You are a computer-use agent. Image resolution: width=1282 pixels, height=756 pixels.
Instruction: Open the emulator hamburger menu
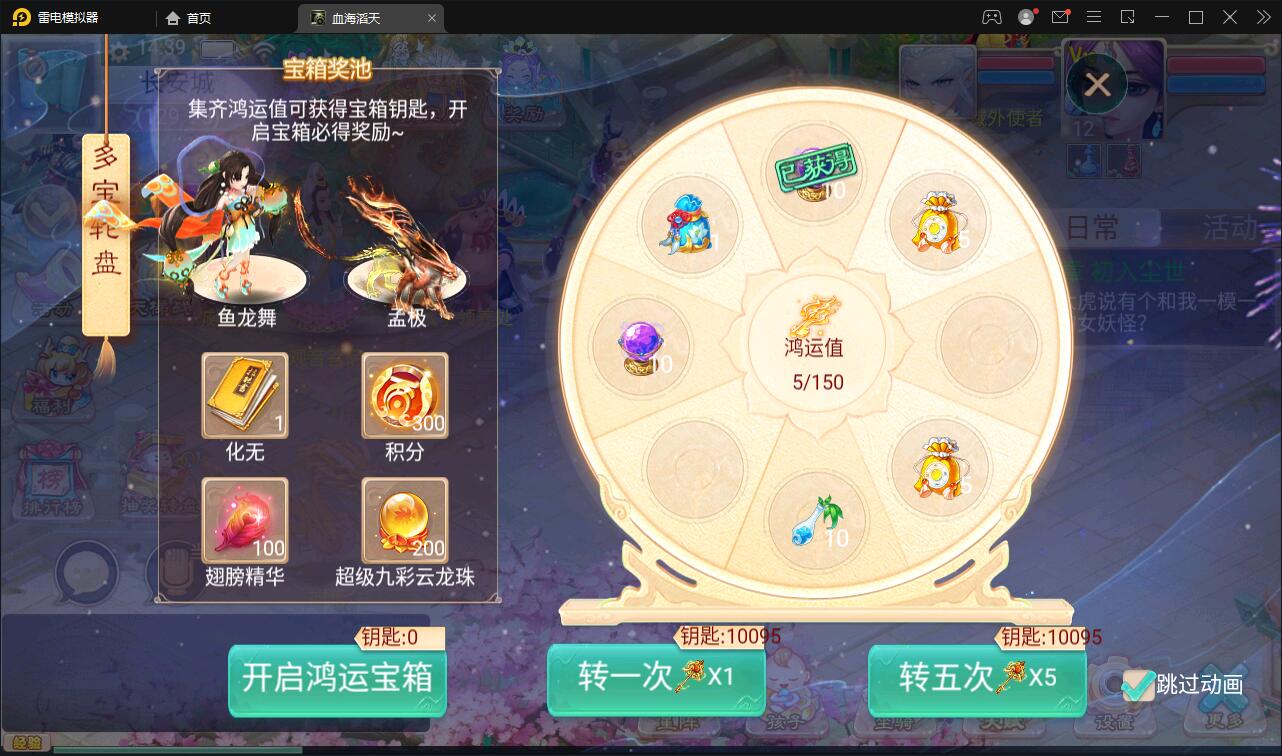tap(1094, 17)
